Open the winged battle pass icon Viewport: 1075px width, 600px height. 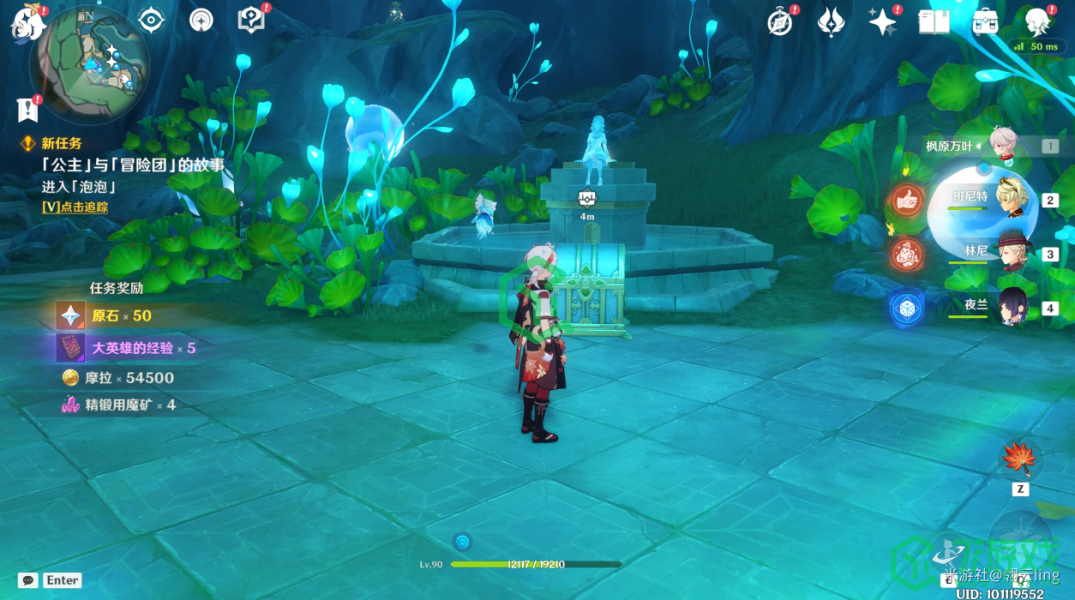point(831,21)
